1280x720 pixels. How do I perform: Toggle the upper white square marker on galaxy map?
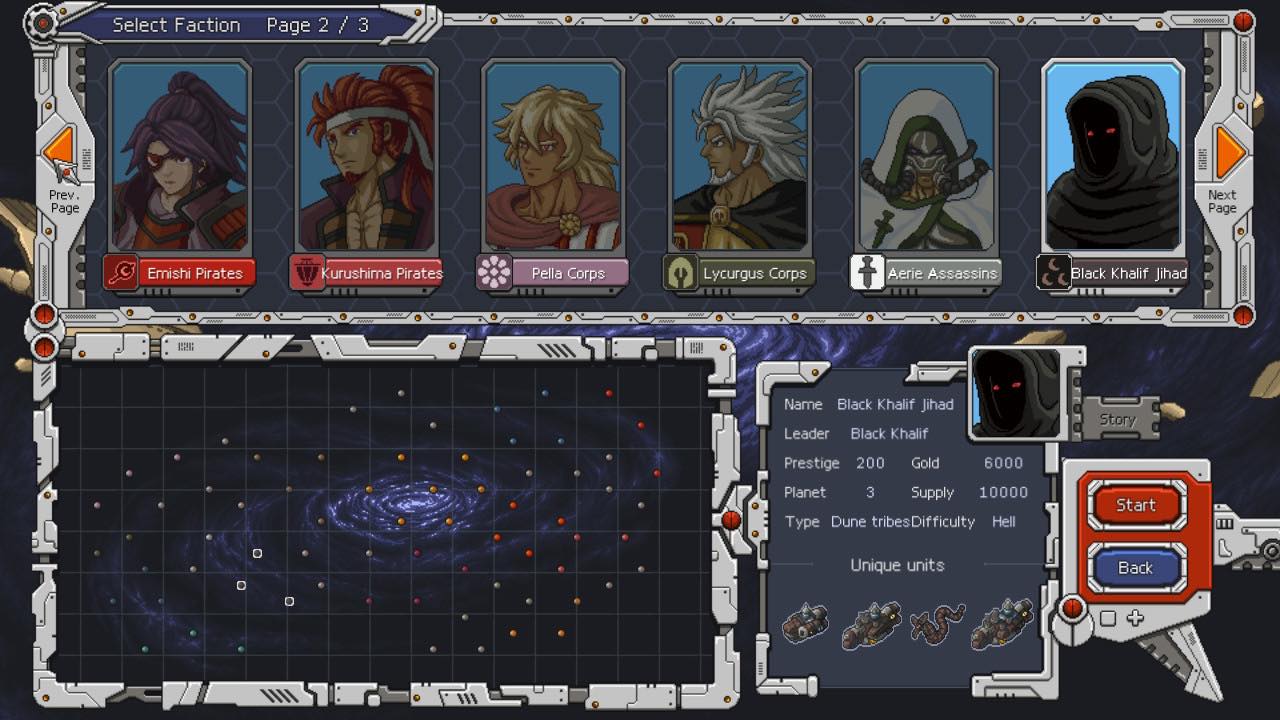pos(258,552)
